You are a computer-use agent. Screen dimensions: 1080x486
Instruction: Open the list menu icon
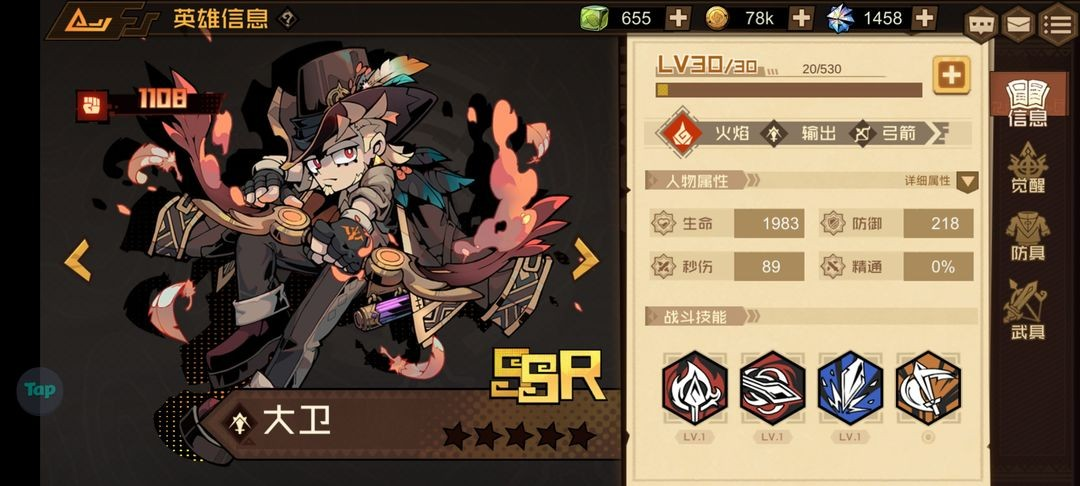click(x=1057, y=22)
